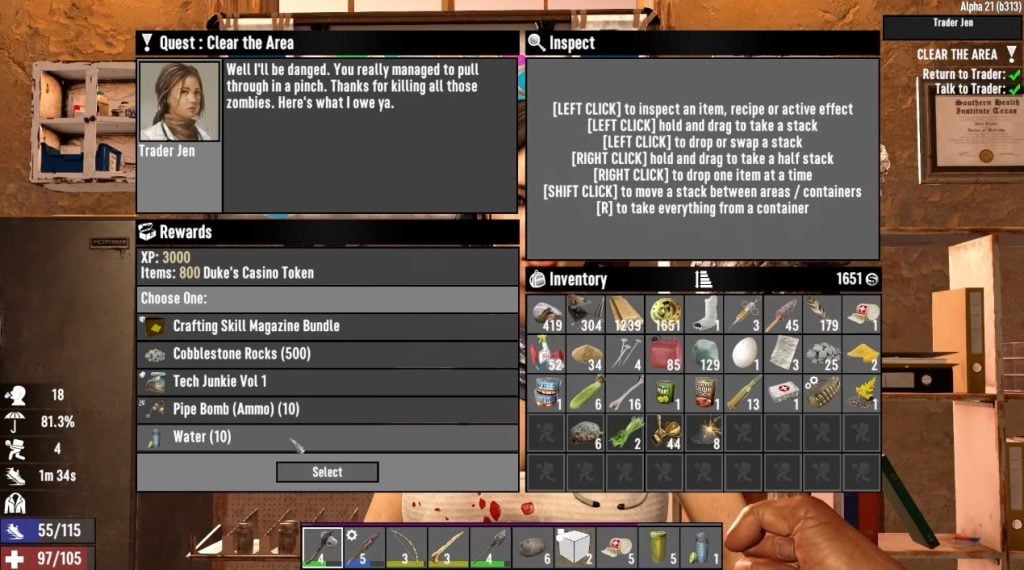1024x570 pixels.
Task: Select the Duke's Casino Token stack
Action: tap(664, 313)
